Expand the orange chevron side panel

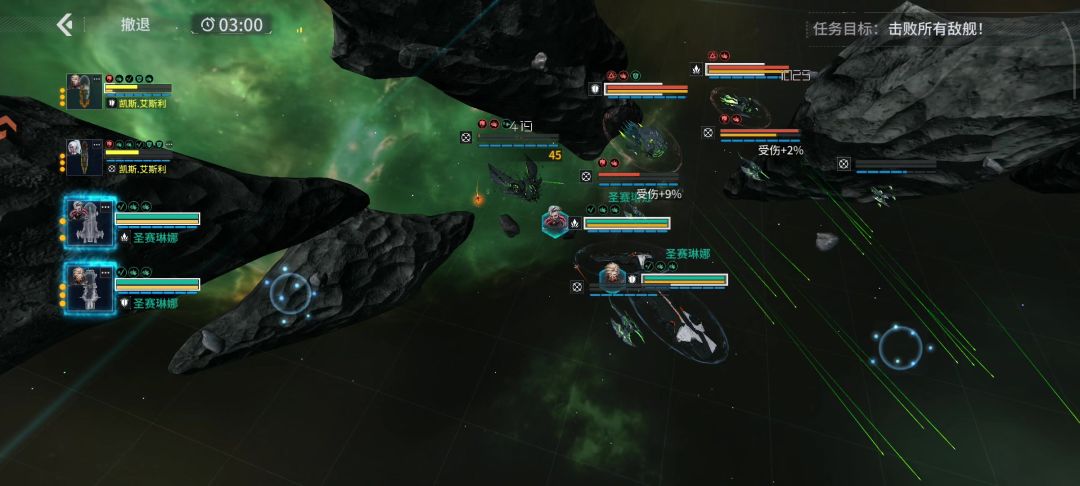click(8, 126)
